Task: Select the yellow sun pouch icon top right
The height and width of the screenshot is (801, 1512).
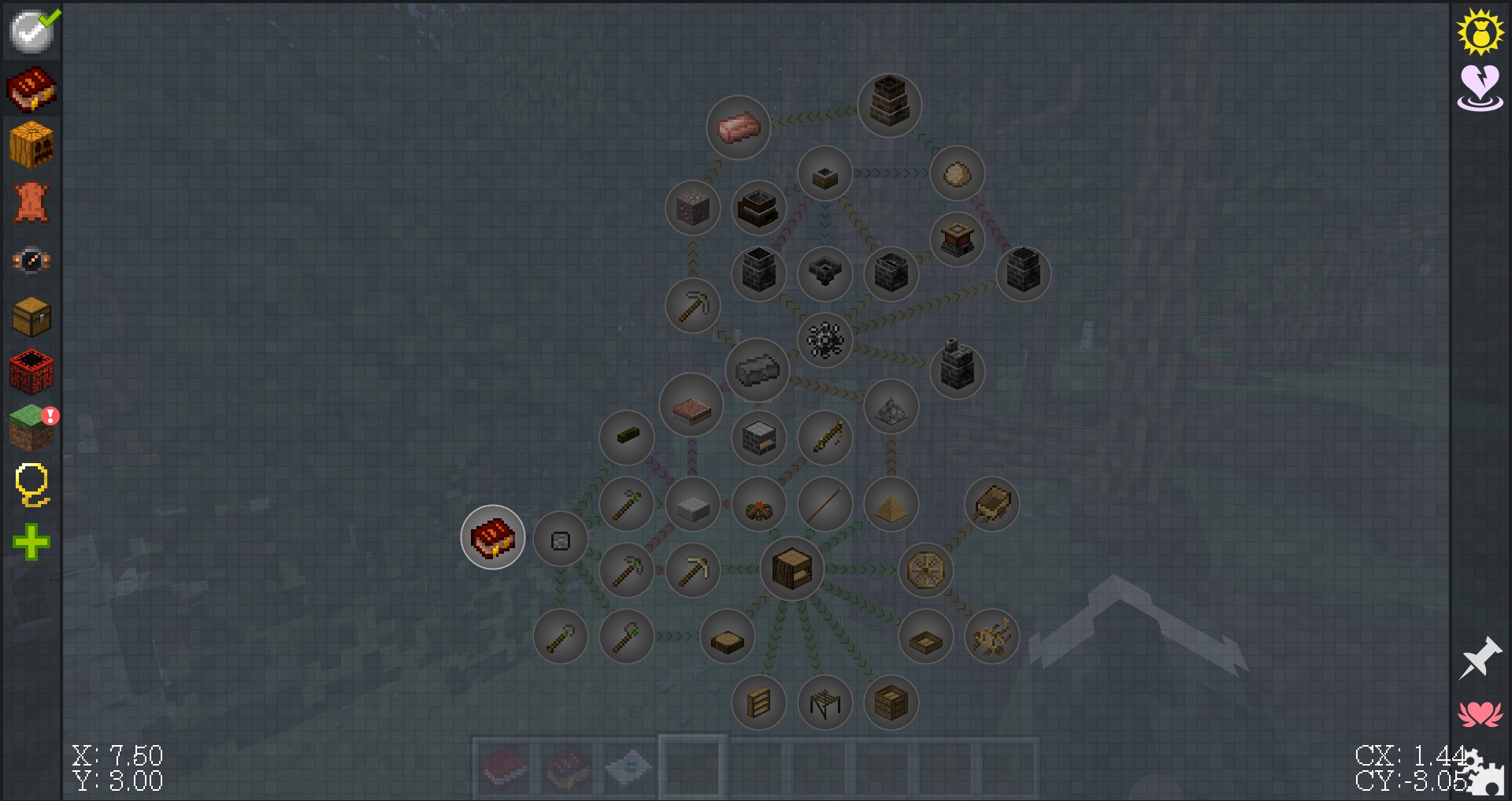Action: [x=1480, y=32]
